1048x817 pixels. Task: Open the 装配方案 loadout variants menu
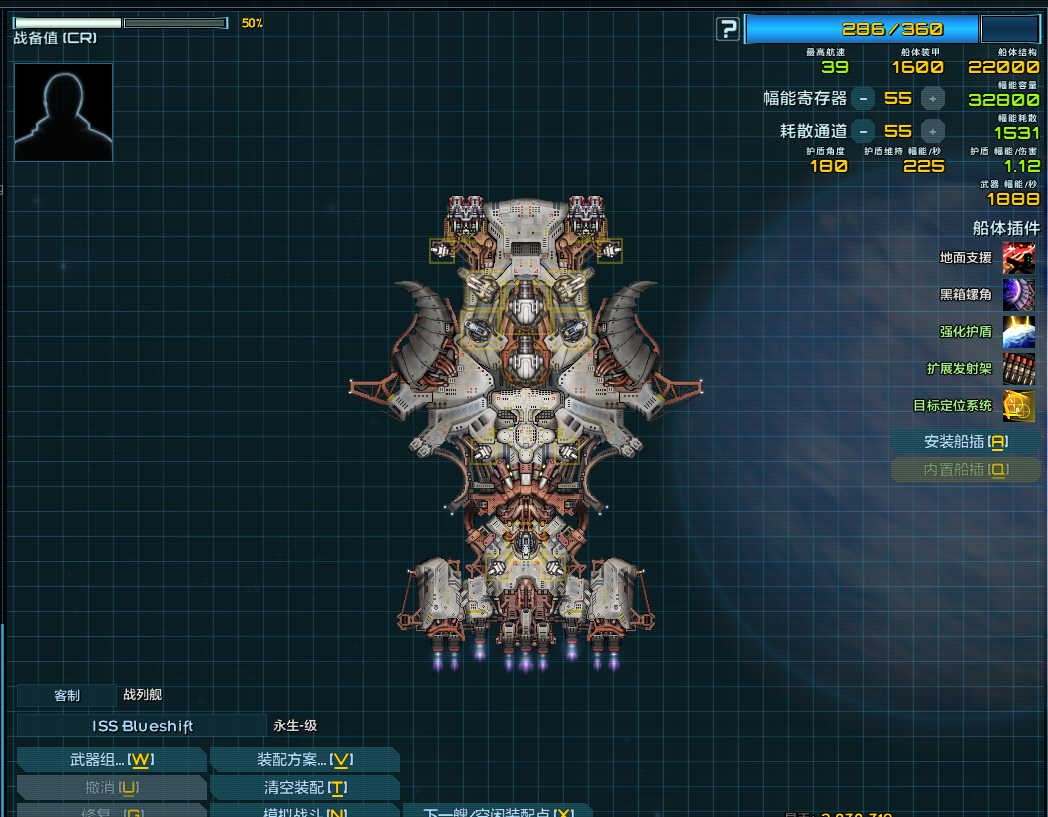click(x=303, y=760)
